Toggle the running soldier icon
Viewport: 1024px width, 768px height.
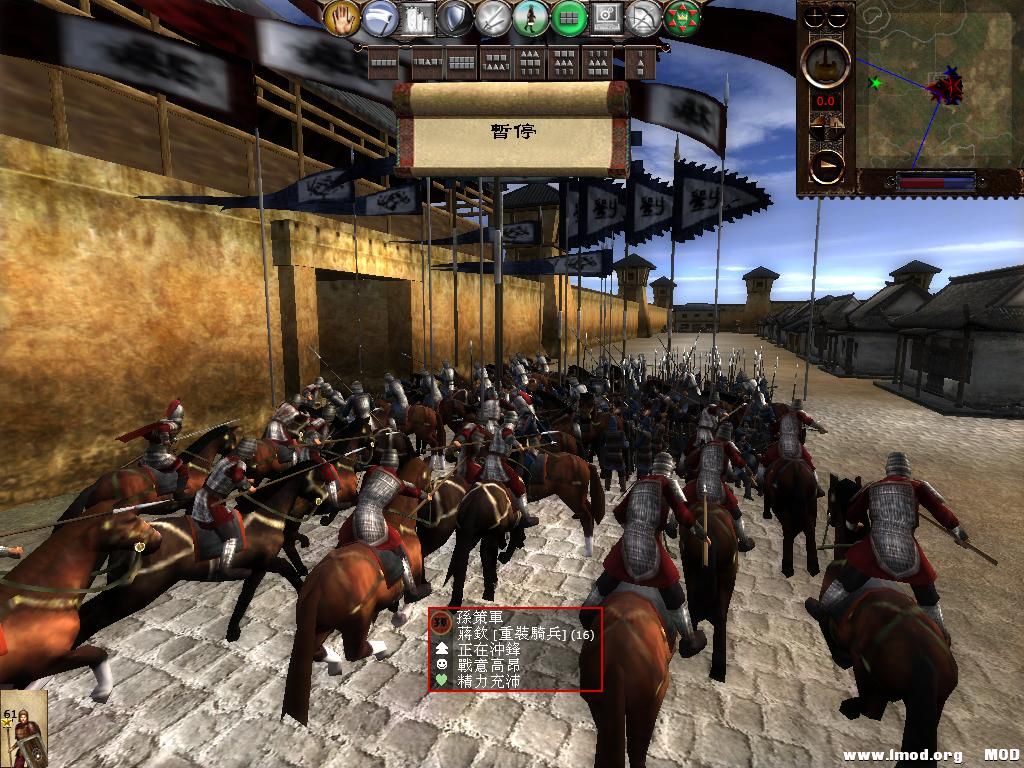(x=530, y=18)
